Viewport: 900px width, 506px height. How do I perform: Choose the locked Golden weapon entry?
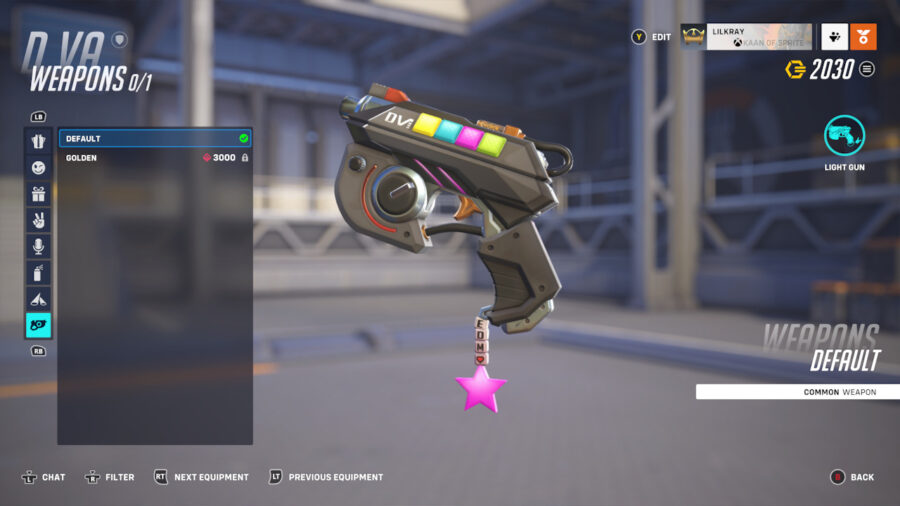click(155, 158)
